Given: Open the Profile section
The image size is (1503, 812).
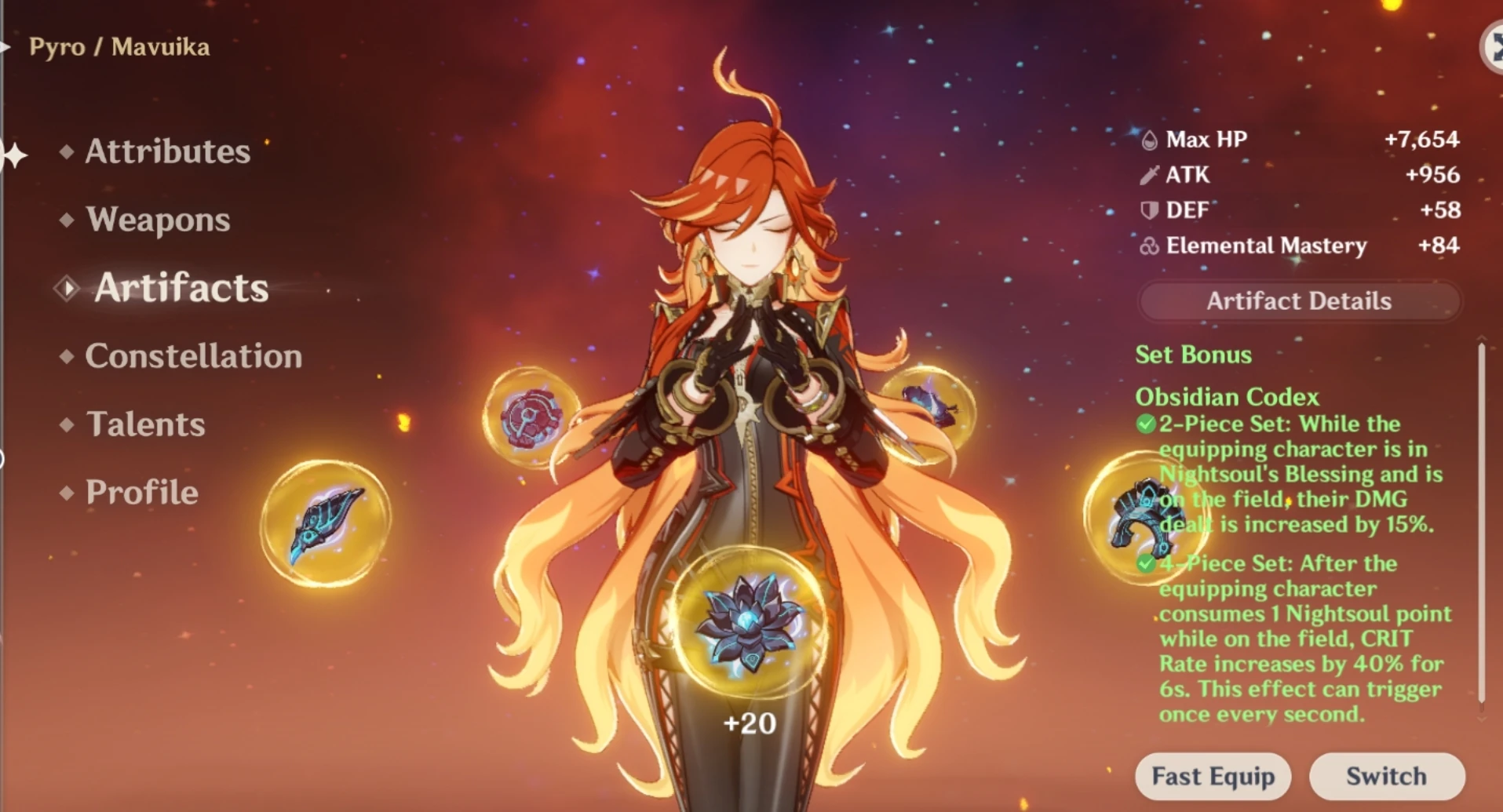Looking at the screenshot, I should click(x=141, y=492).
